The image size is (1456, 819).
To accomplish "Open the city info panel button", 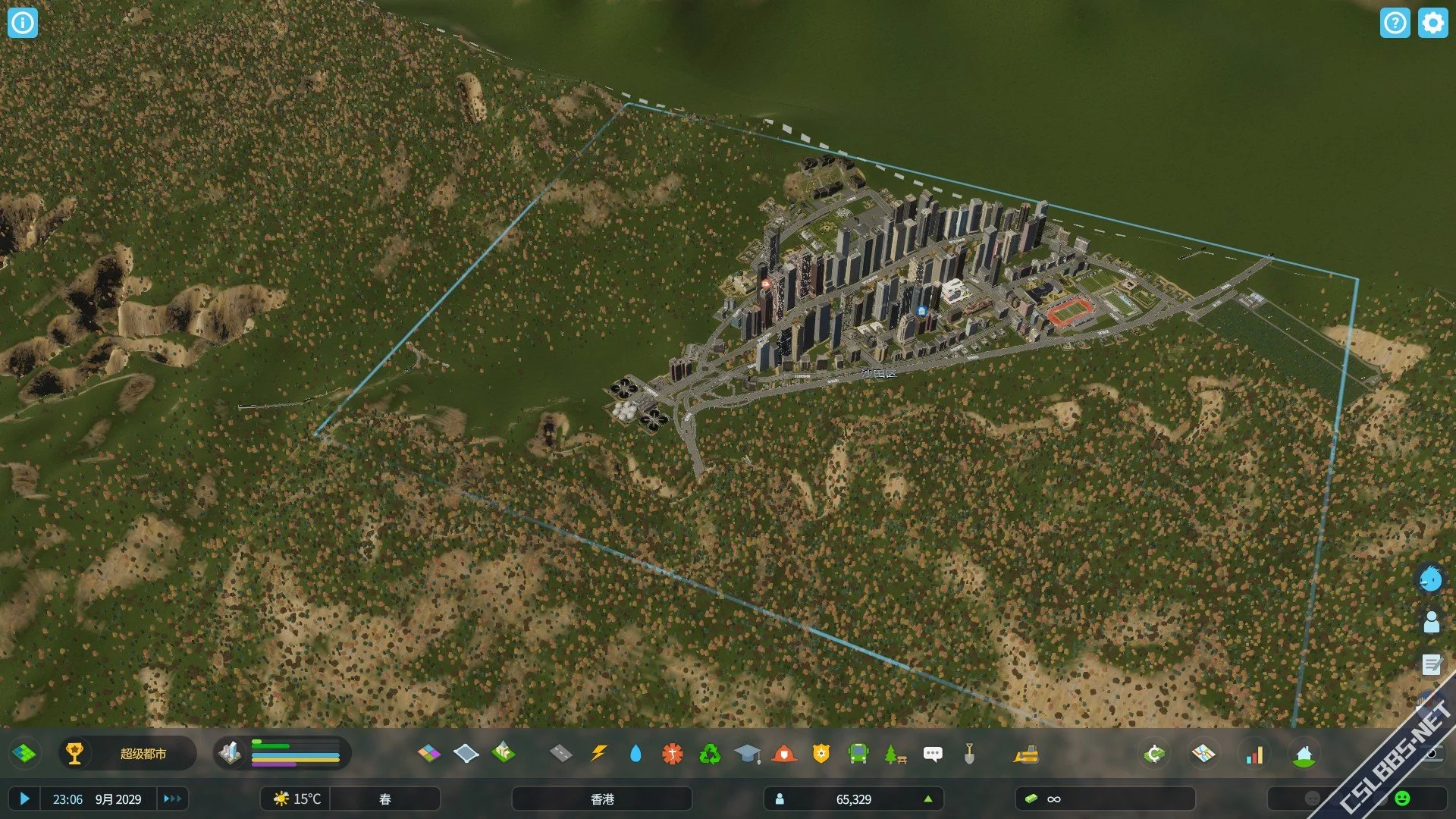I will [x=23, y=23].
